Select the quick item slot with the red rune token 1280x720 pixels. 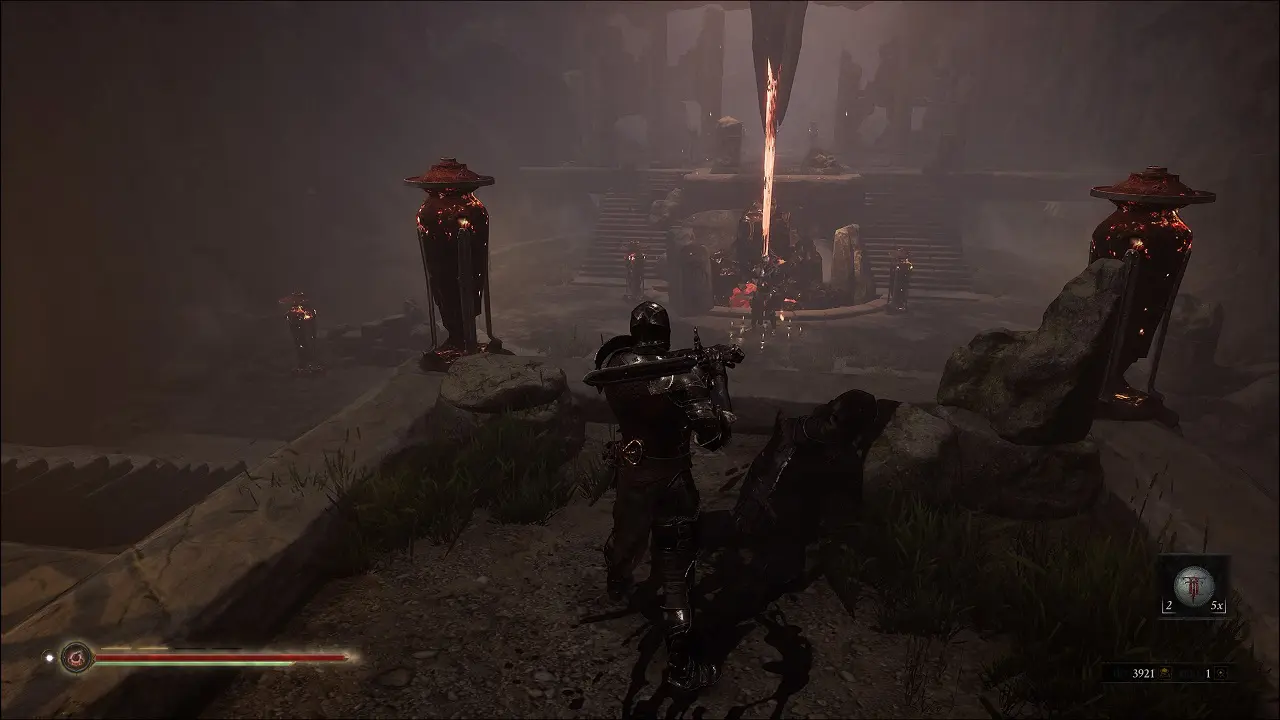pos(1193,585)
